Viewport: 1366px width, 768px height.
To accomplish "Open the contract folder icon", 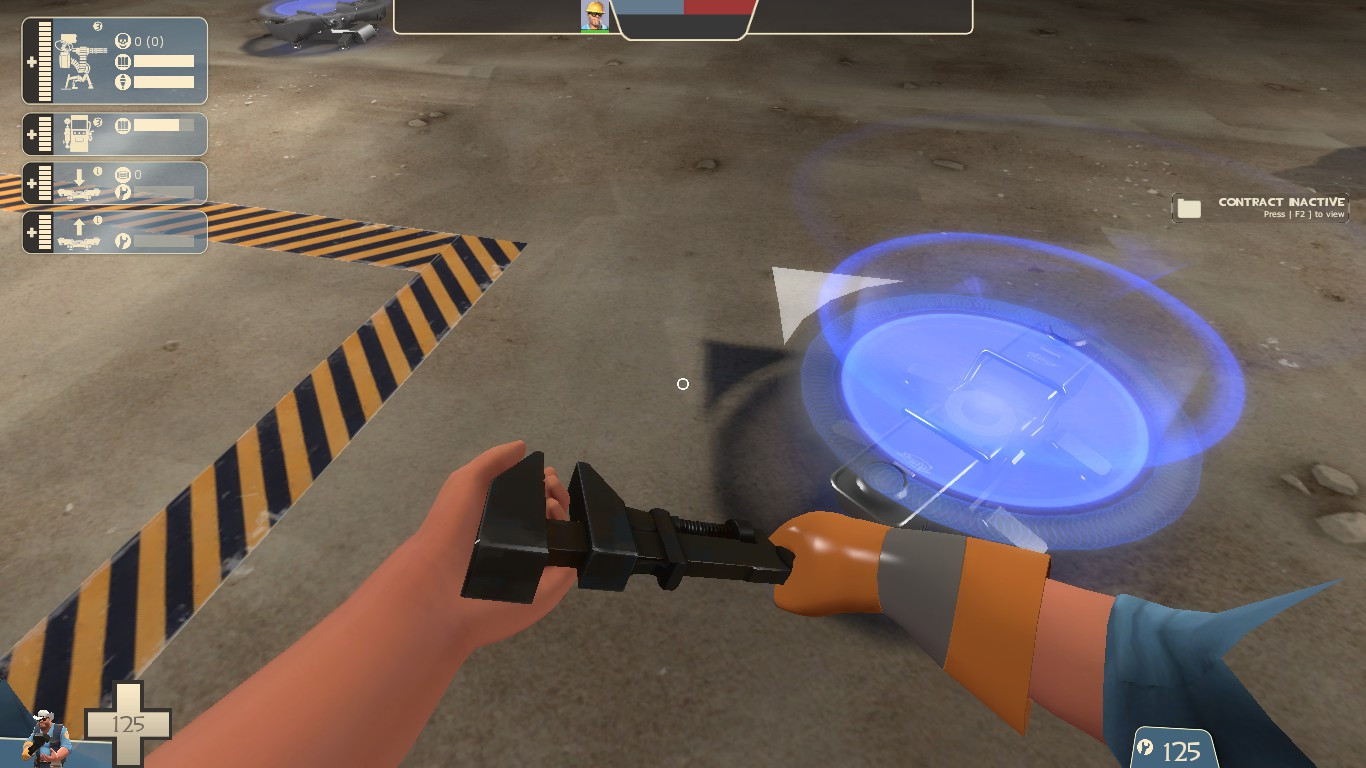I will 1188,207.
